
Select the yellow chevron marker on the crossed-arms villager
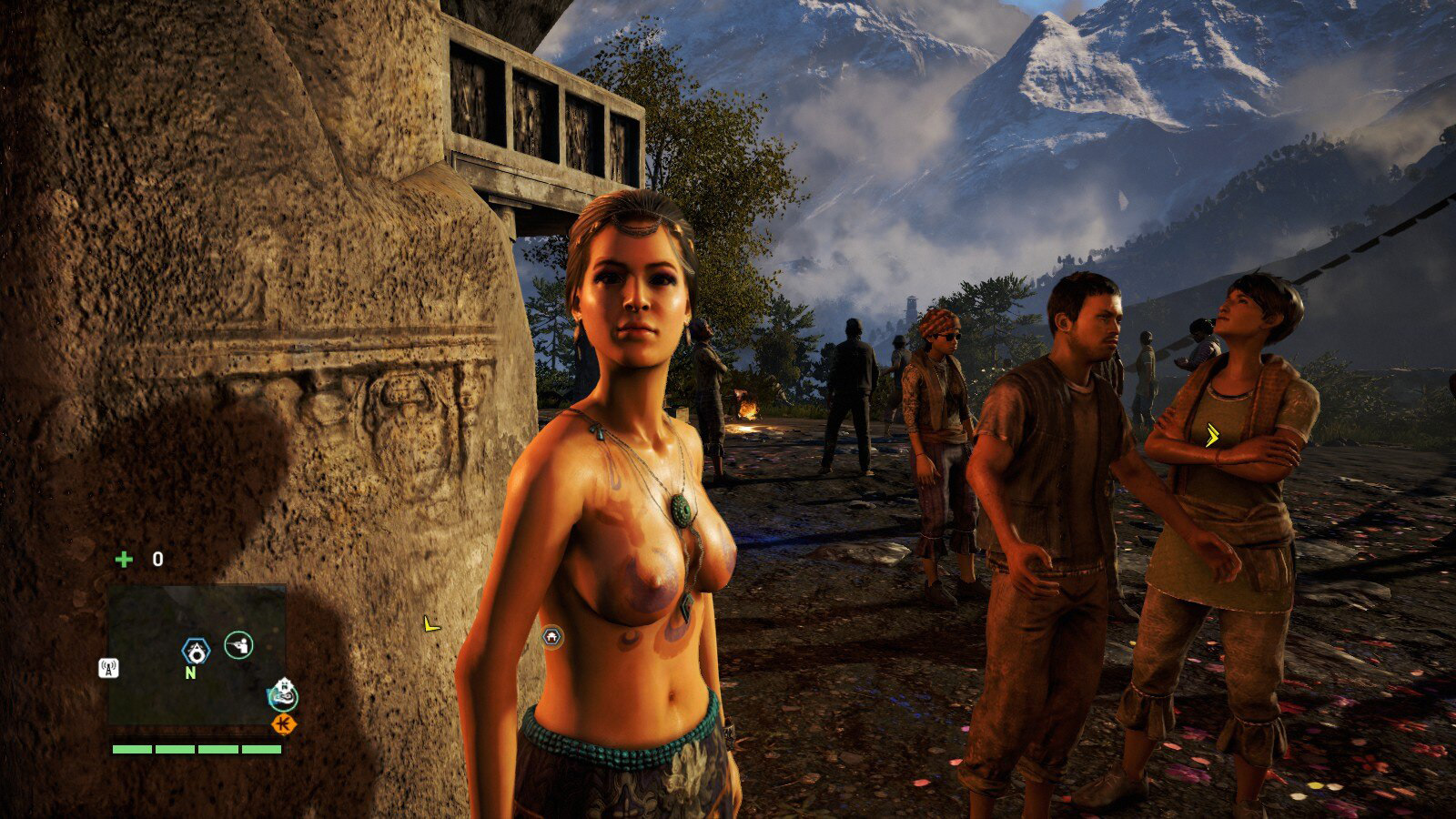[x=1213, y=437]
